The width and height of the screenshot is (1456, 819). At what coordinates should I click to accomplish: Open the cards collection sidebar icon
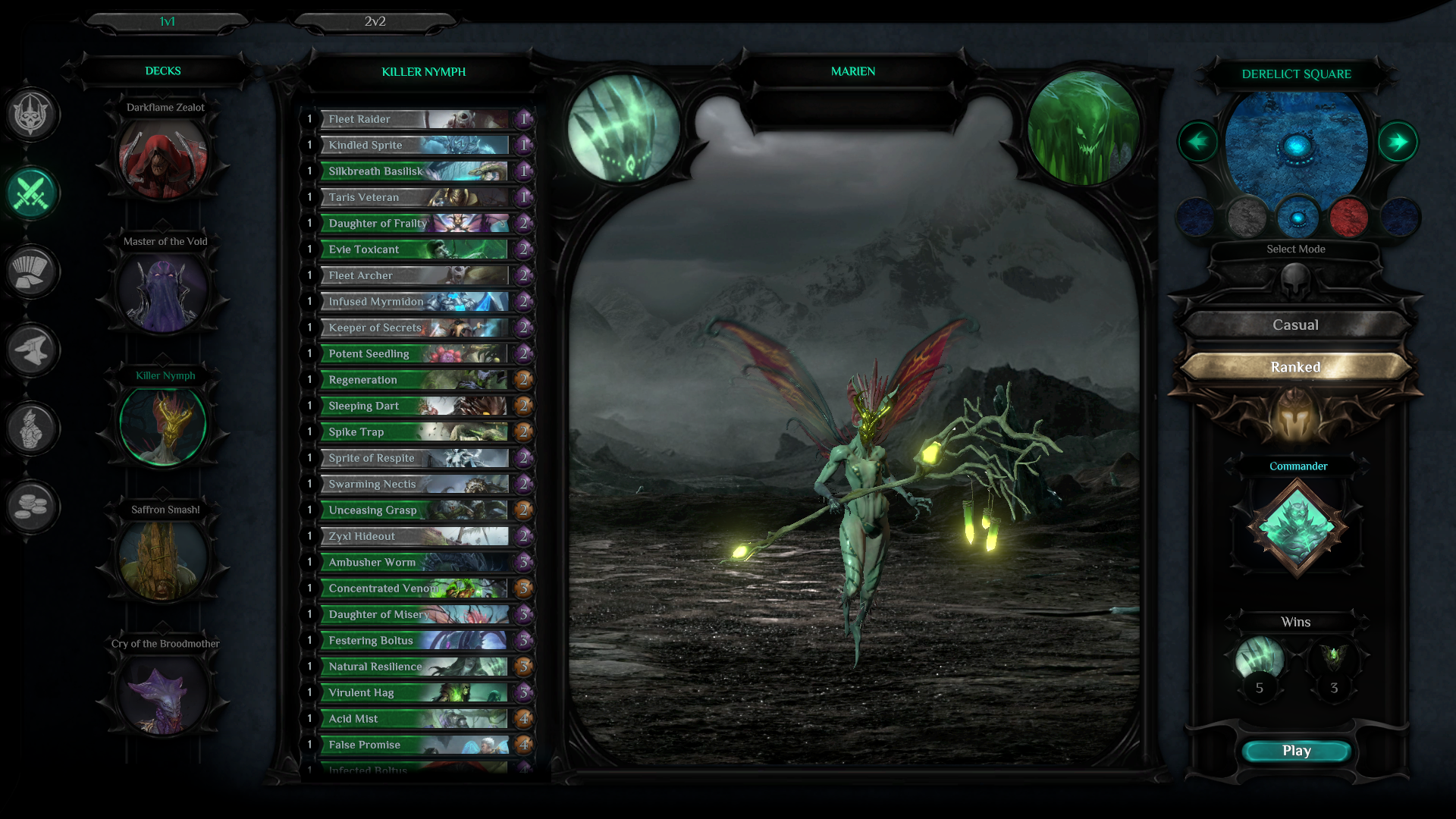coord(31,271)
